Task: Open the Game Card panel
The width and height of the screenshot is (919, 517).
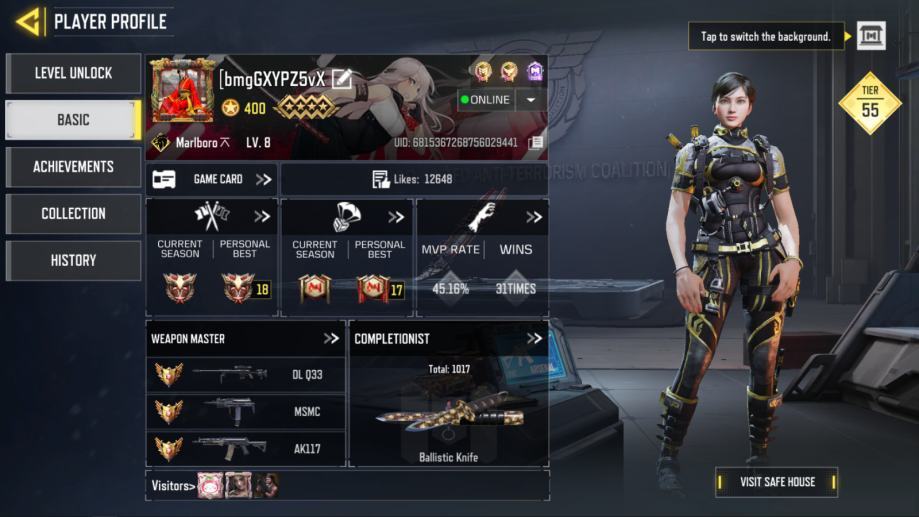Action: (211, 180)
